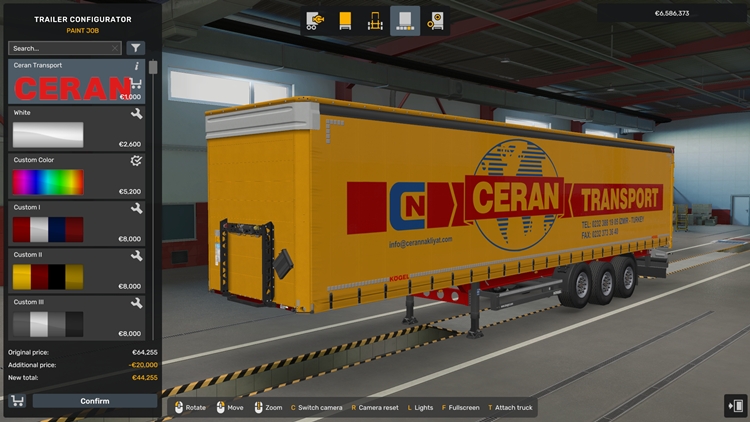Exit the trailer configurator via door icon
The image size is (750, 422).
(735, 405)
